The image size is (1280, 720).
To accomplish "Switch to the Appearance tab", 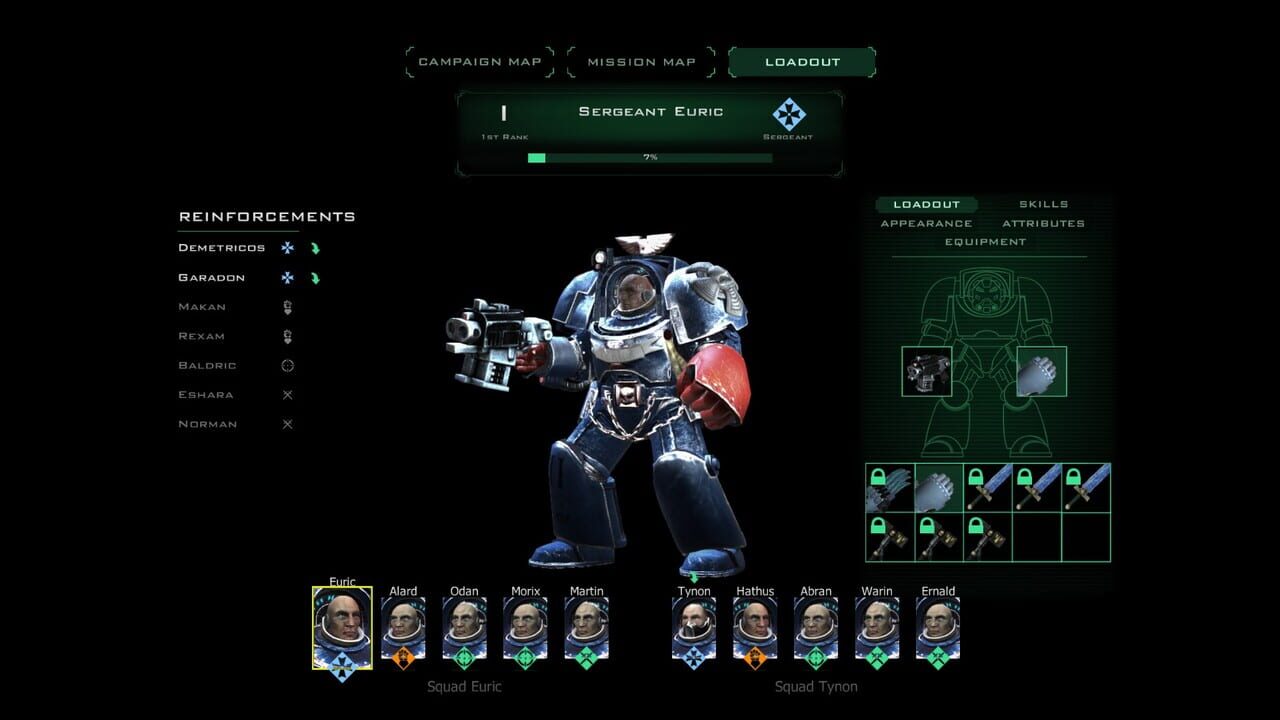I will click(x=927, y=223).
